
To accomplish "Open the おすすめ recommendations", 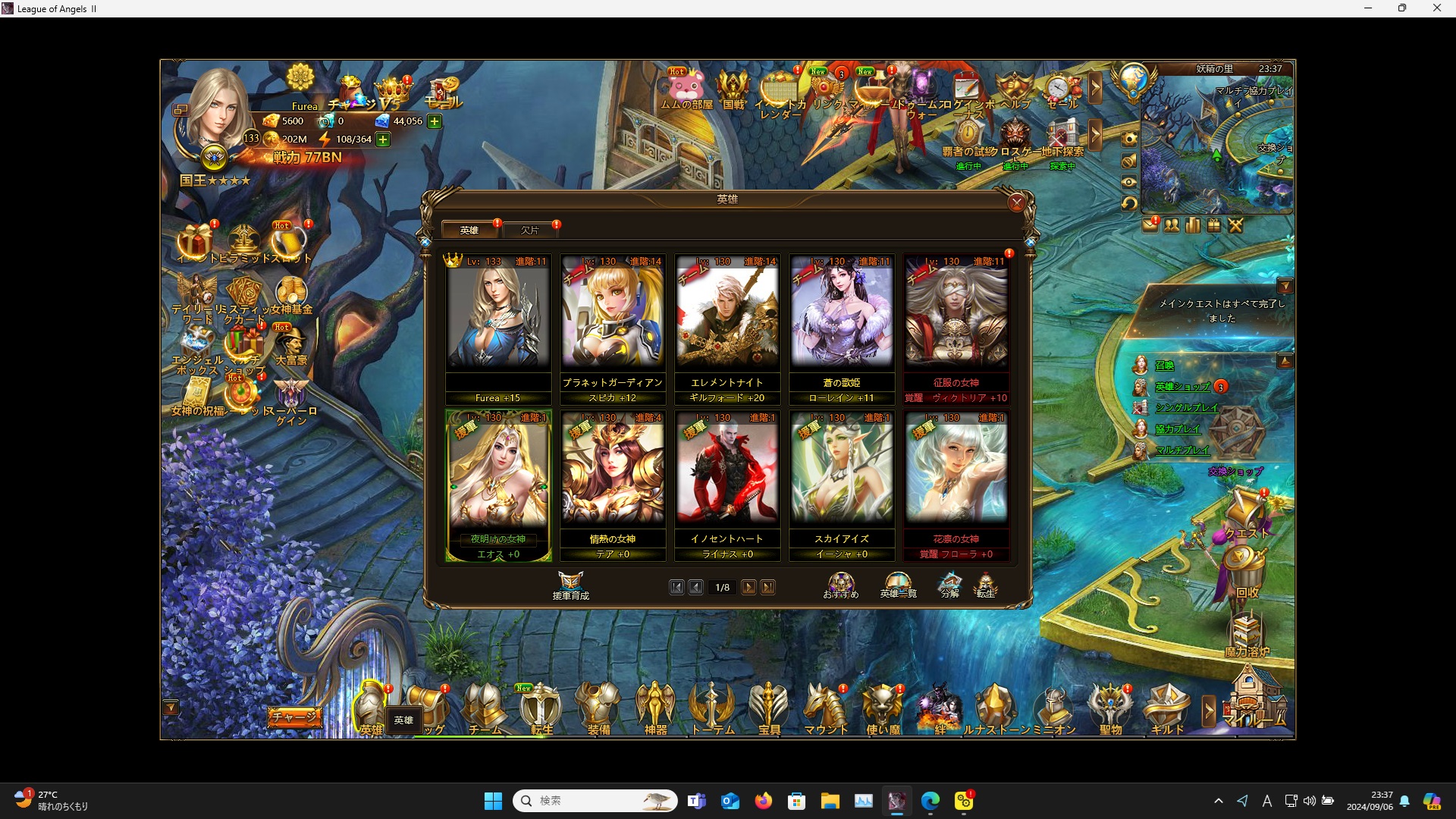I will [840, 585].
